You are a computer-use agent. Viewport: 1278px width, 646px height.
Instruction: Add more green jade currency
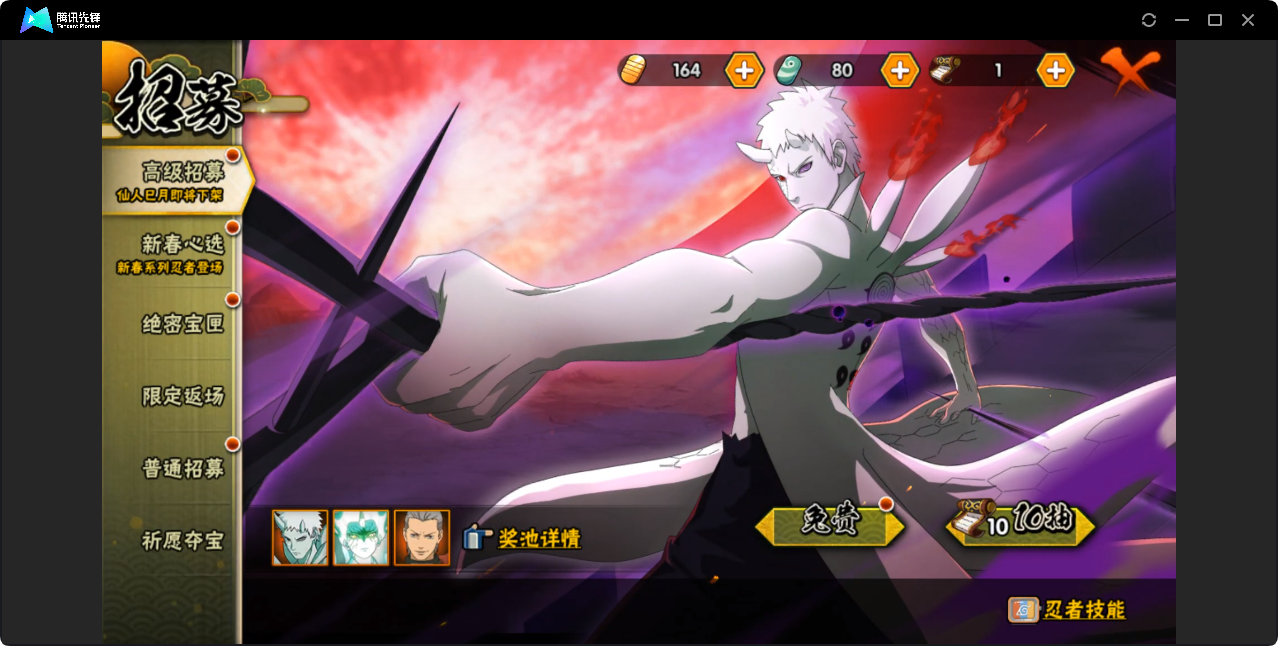[899, 70]
